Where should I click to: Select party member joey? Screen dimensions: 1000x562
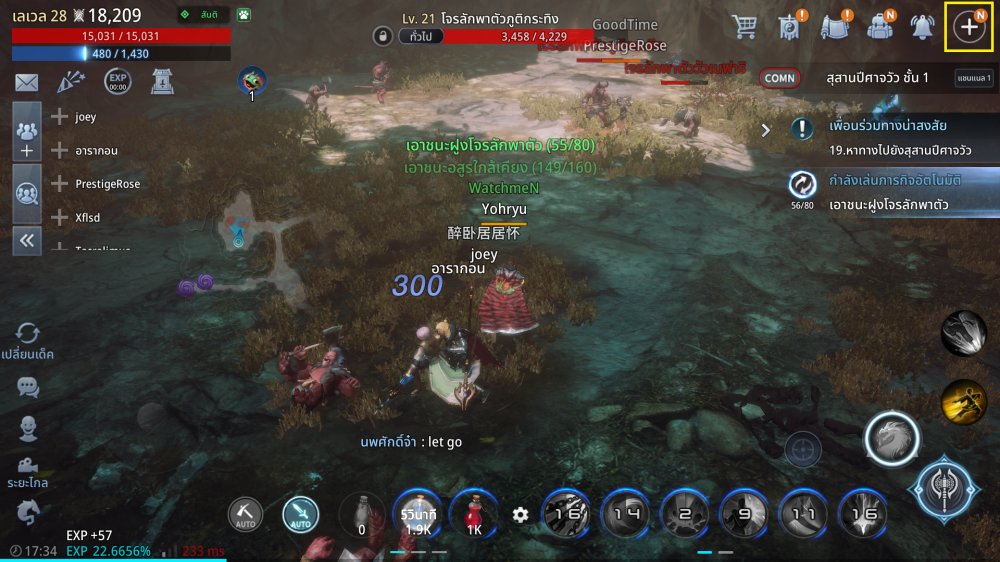[85, 117]
